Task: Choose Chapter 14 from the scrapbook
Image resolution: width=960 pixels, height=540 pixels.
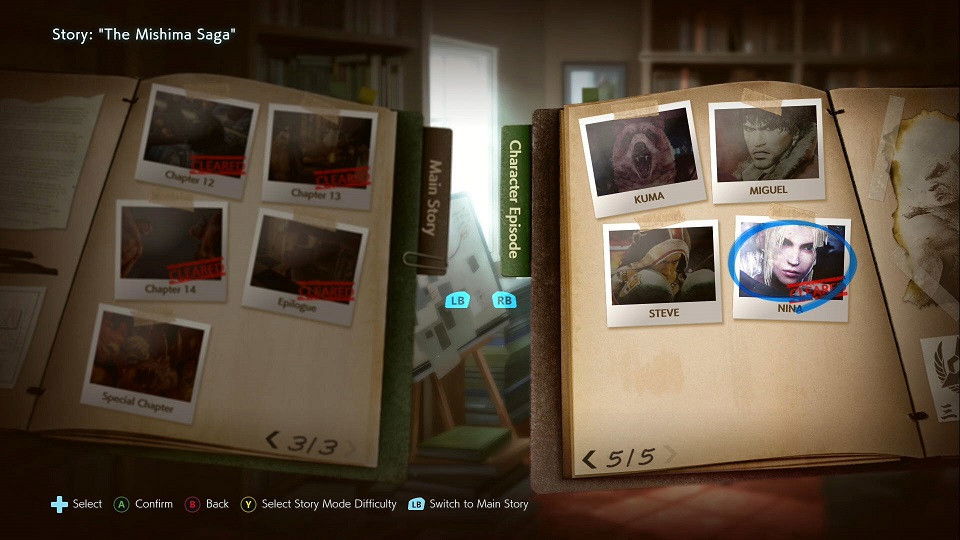Action: pos(171,248)
